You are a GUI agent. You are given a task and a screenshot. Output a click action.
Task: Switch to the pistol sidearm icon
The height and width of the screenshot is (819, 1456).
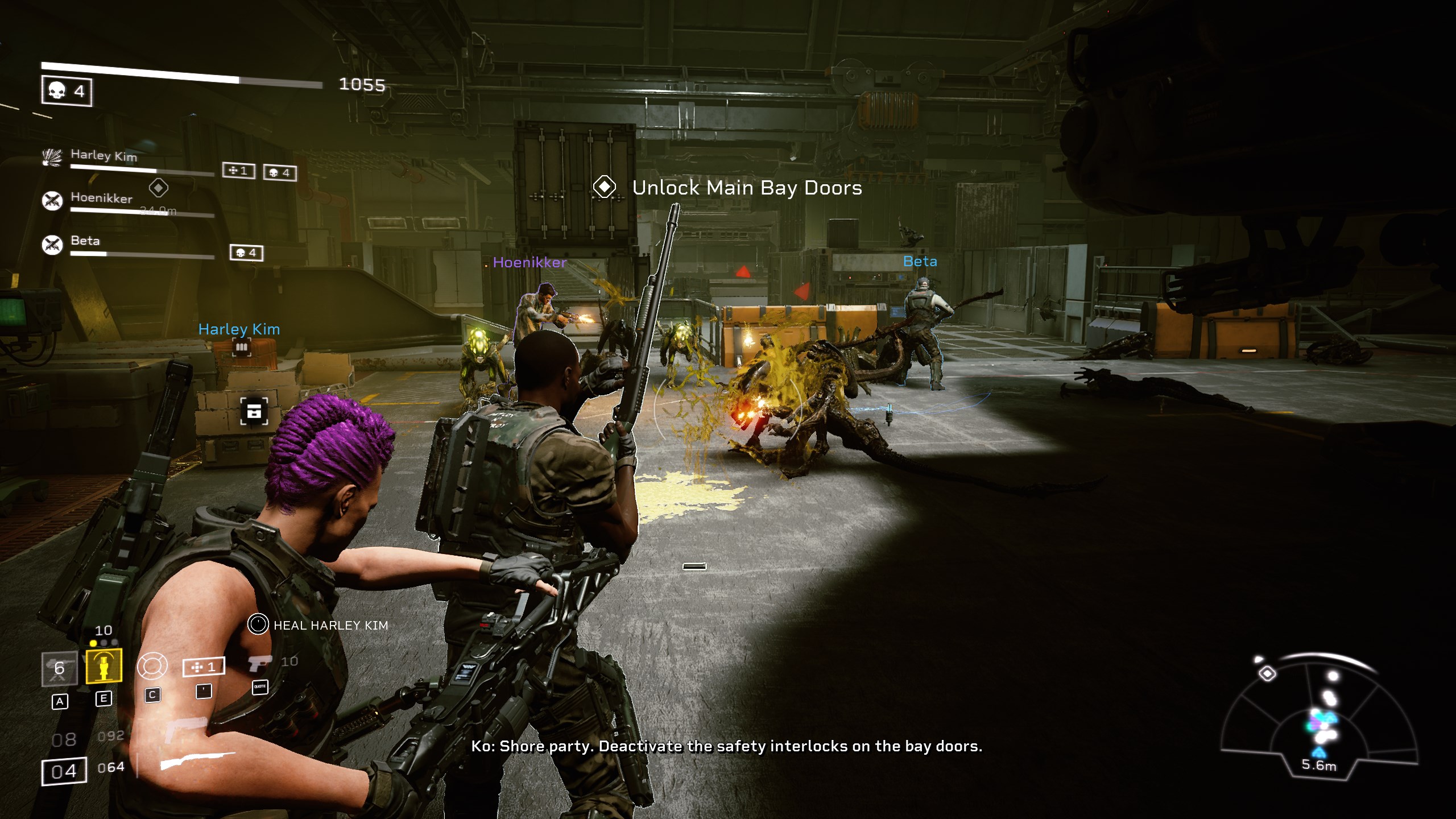click(x=259, y=663)
